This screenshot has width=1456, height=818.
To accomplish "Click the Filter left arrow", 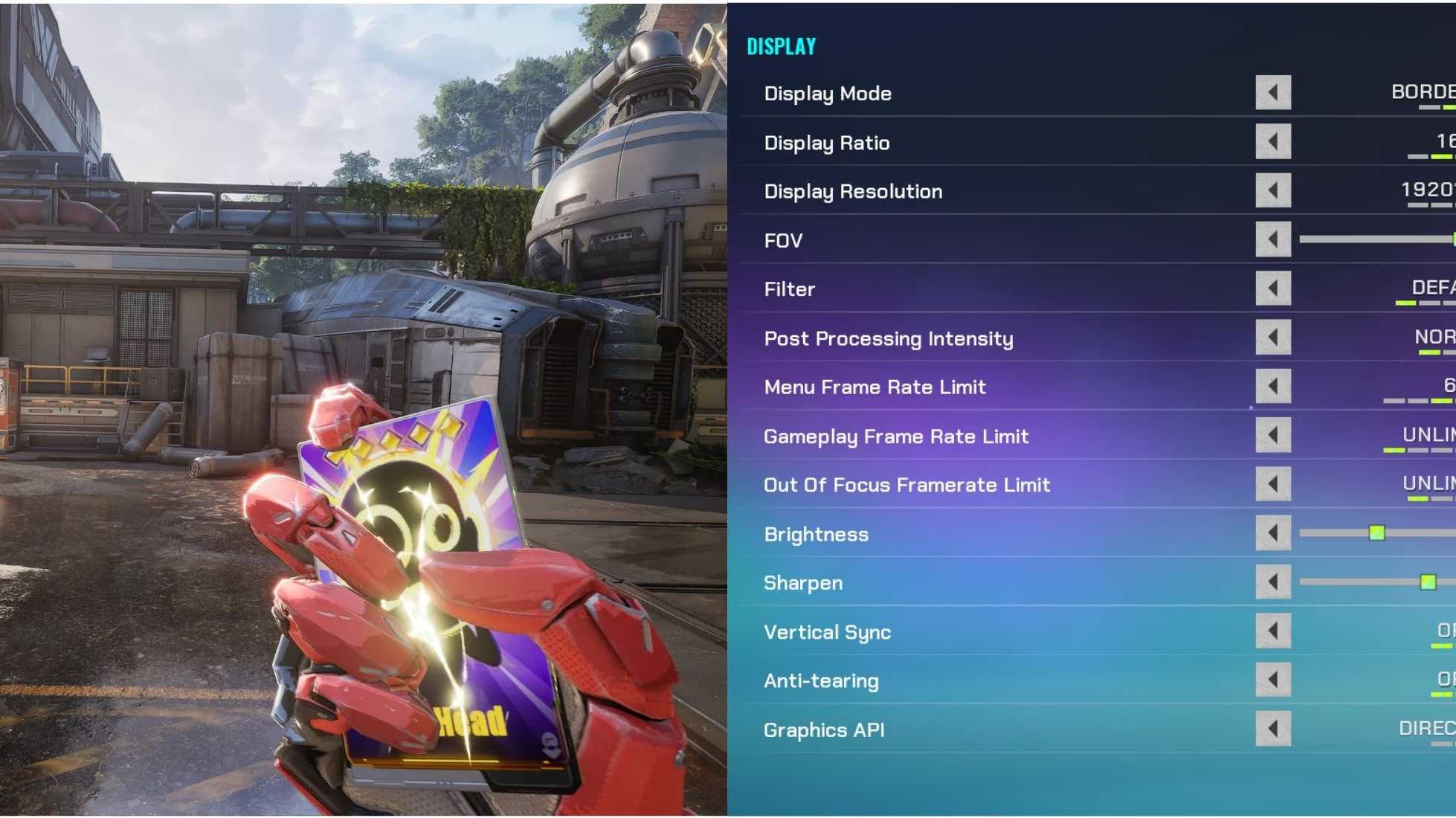I will pyautogui.click(x=1273, y=289).
